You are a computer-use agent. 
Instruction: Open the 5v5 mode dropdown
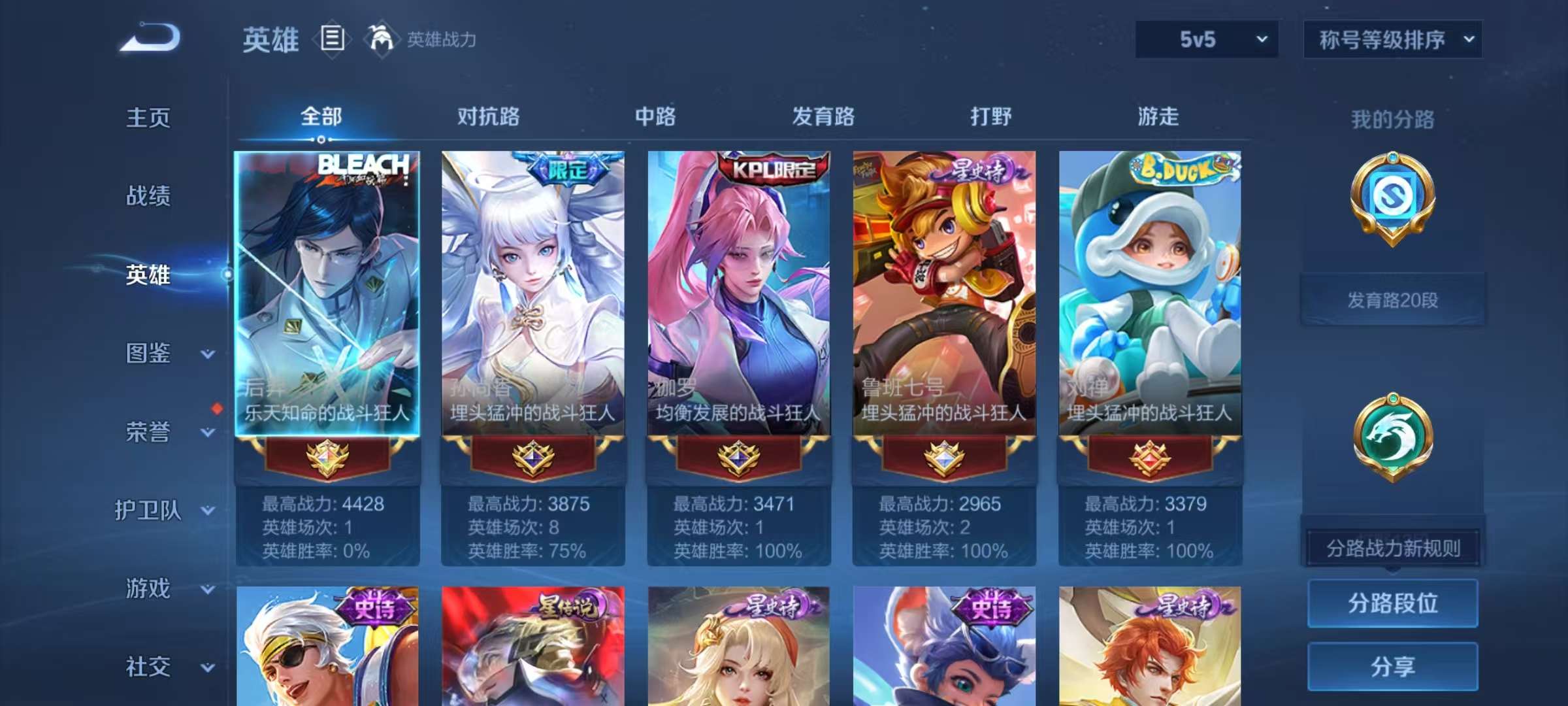(1205, 39)
